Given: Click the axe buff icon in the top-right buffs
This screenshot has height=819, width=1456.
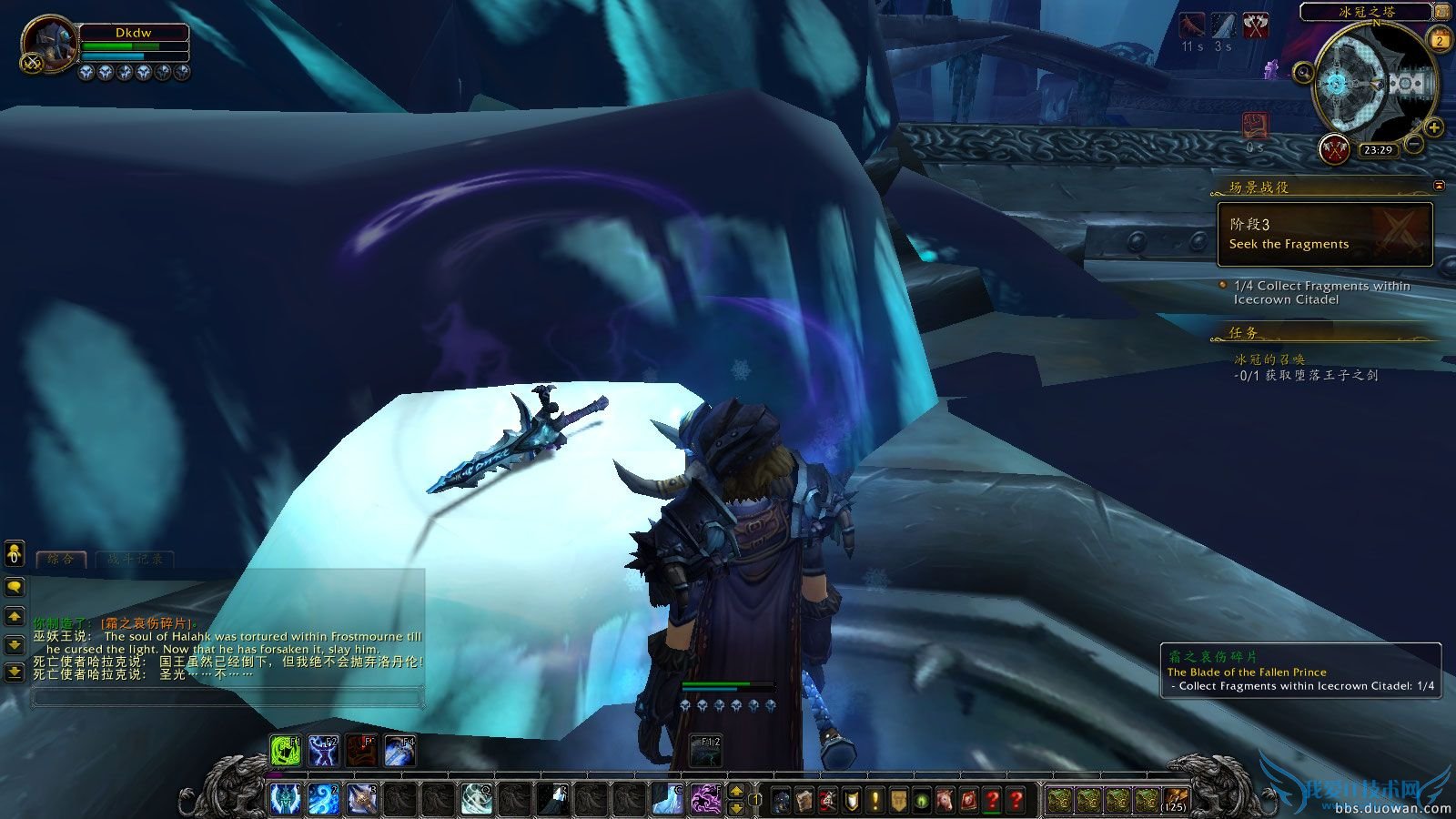Looking at the screenshot, I should pos(1255,25).
